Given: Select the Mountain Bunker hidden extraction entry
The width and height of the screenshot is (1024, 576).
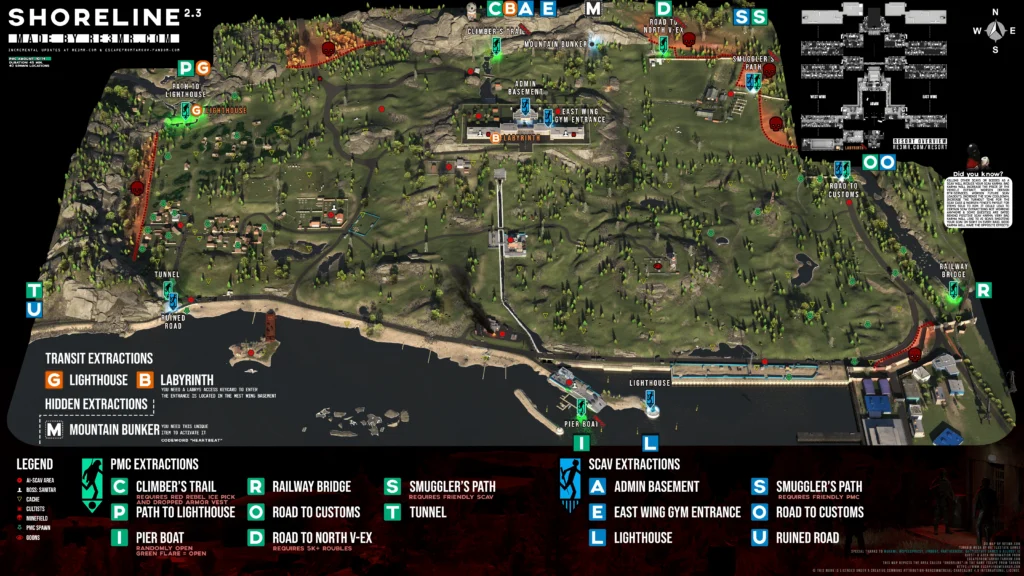Looking at the screenshot, I should (114, 431).
